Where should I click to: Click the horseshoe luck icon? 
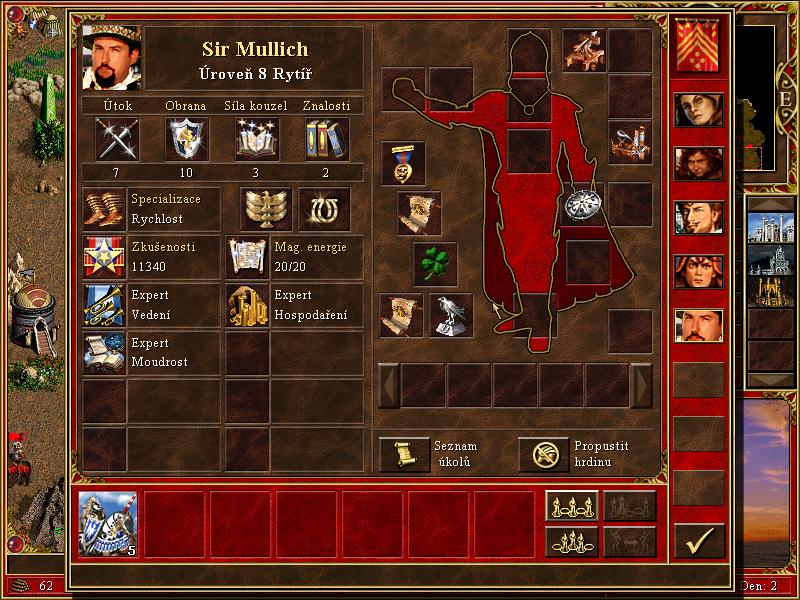[324, 208]
